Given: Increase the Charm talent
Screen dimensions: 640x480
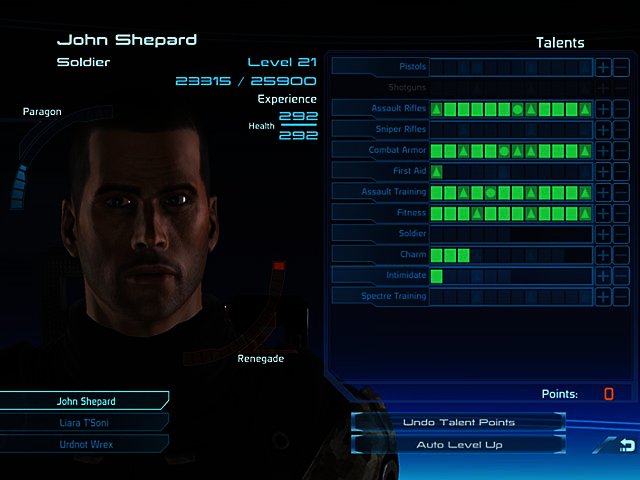Looking at the screenshot, I should (603, 255).
